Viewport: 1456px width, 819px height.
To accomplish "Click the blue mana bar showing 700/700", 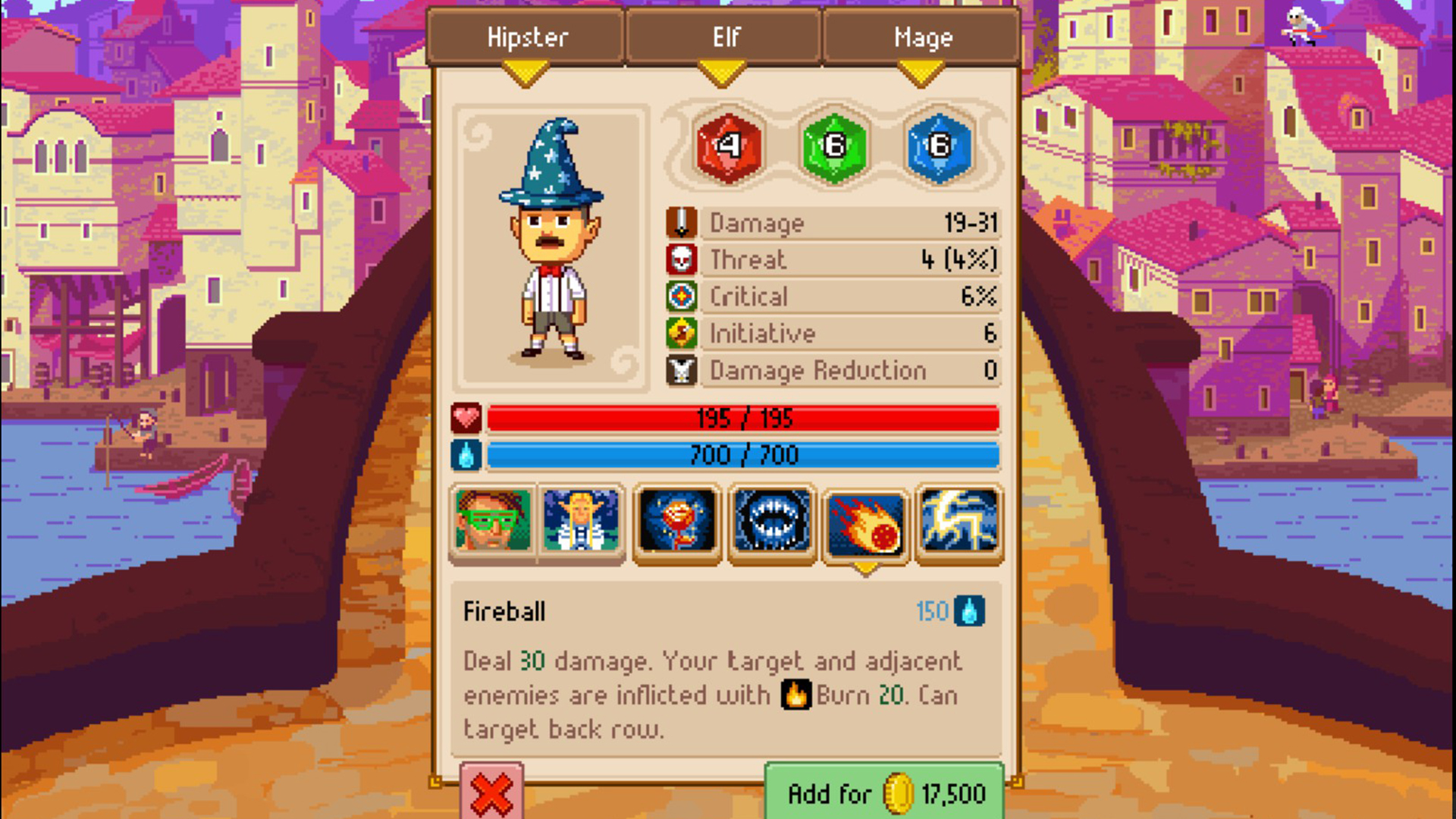I will (x=743, y=455).
